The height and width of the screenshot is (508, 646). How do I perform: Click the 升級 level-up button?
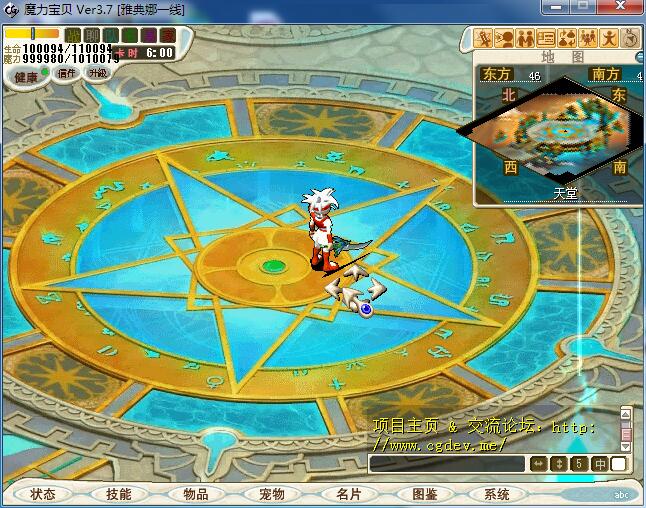97,73
